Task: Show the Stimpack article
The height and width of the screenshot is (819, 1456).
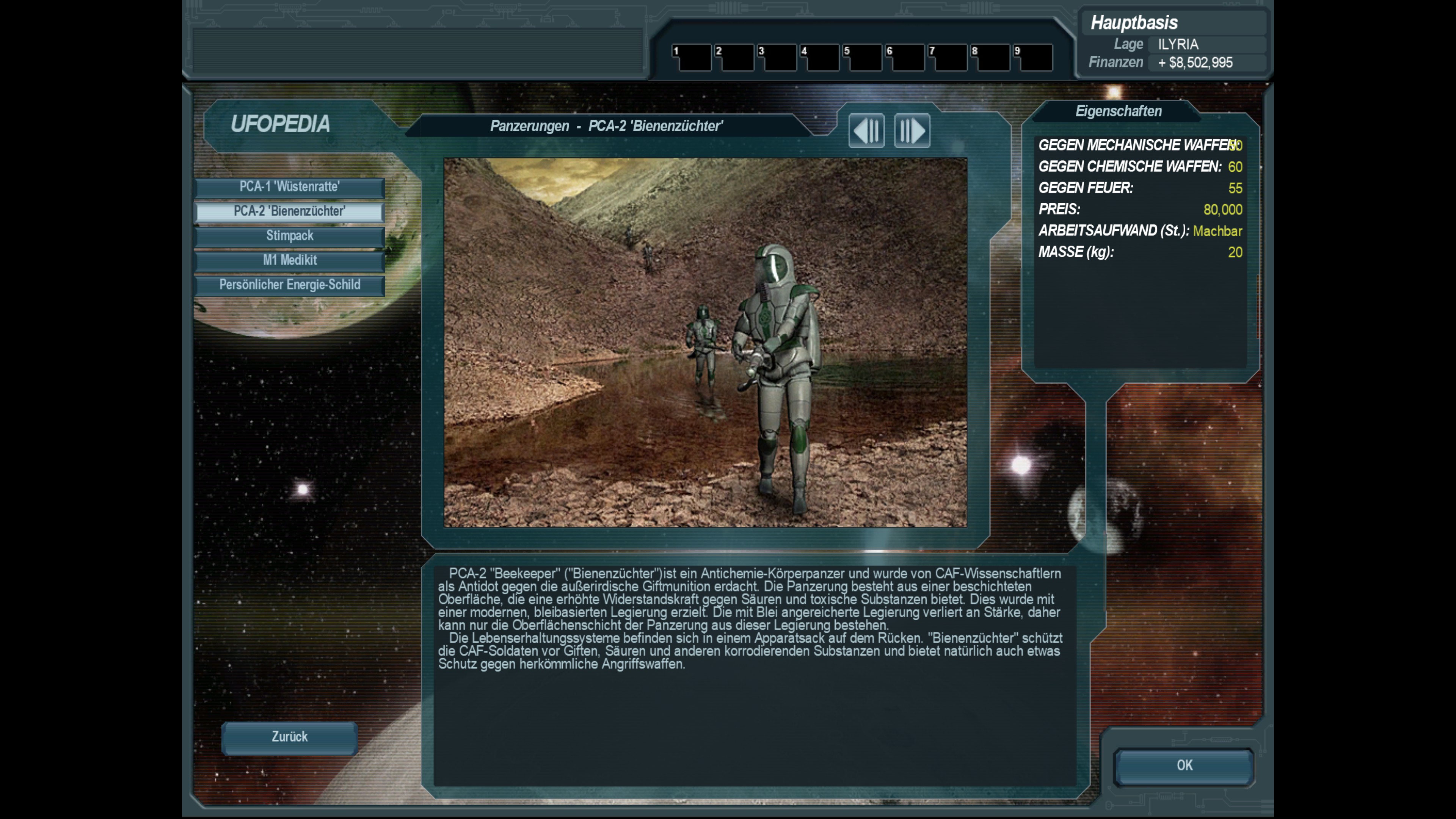Action: [289, 236]
